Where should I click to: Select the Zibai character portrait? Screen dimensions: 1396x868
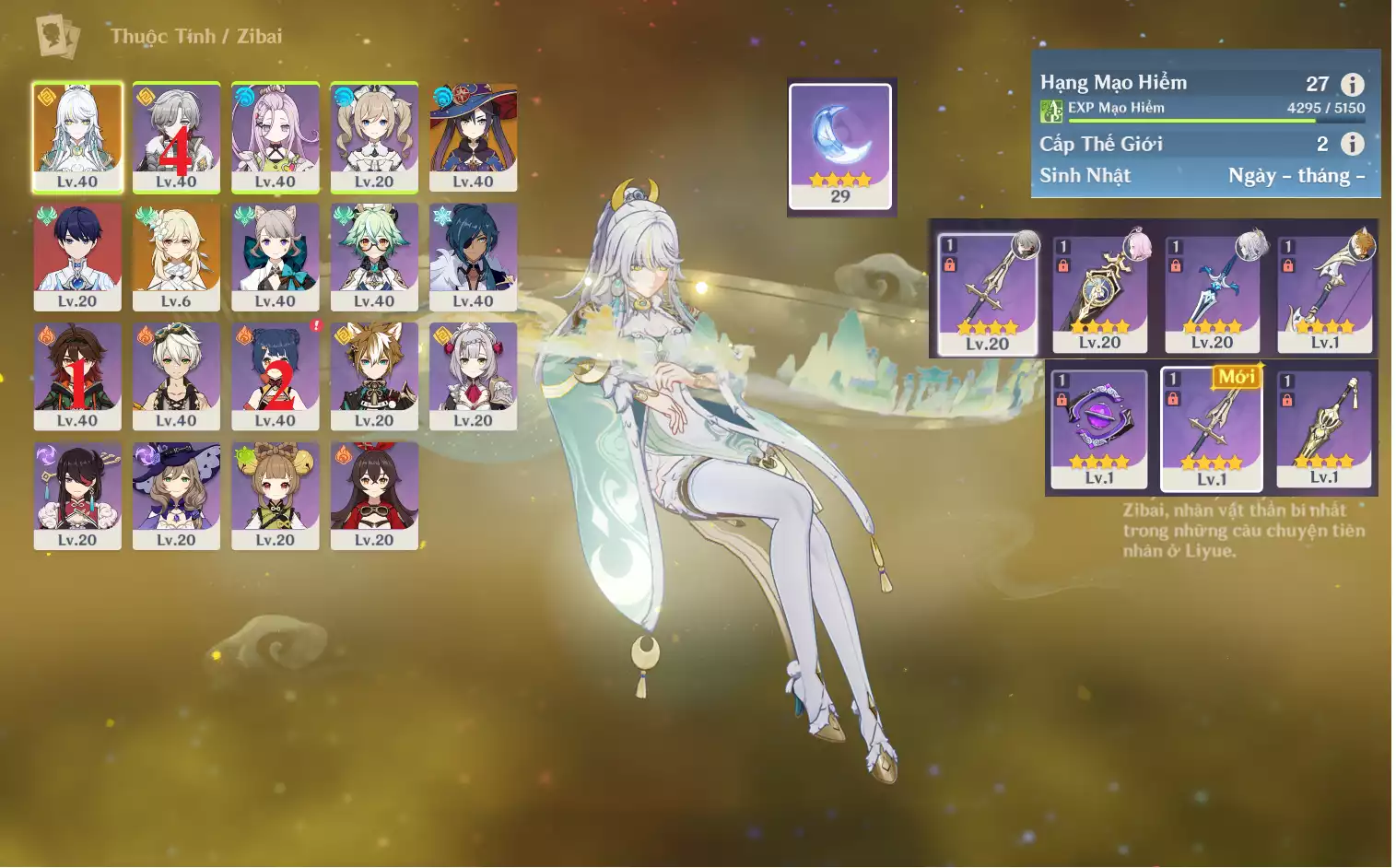(x=77, y=136)
